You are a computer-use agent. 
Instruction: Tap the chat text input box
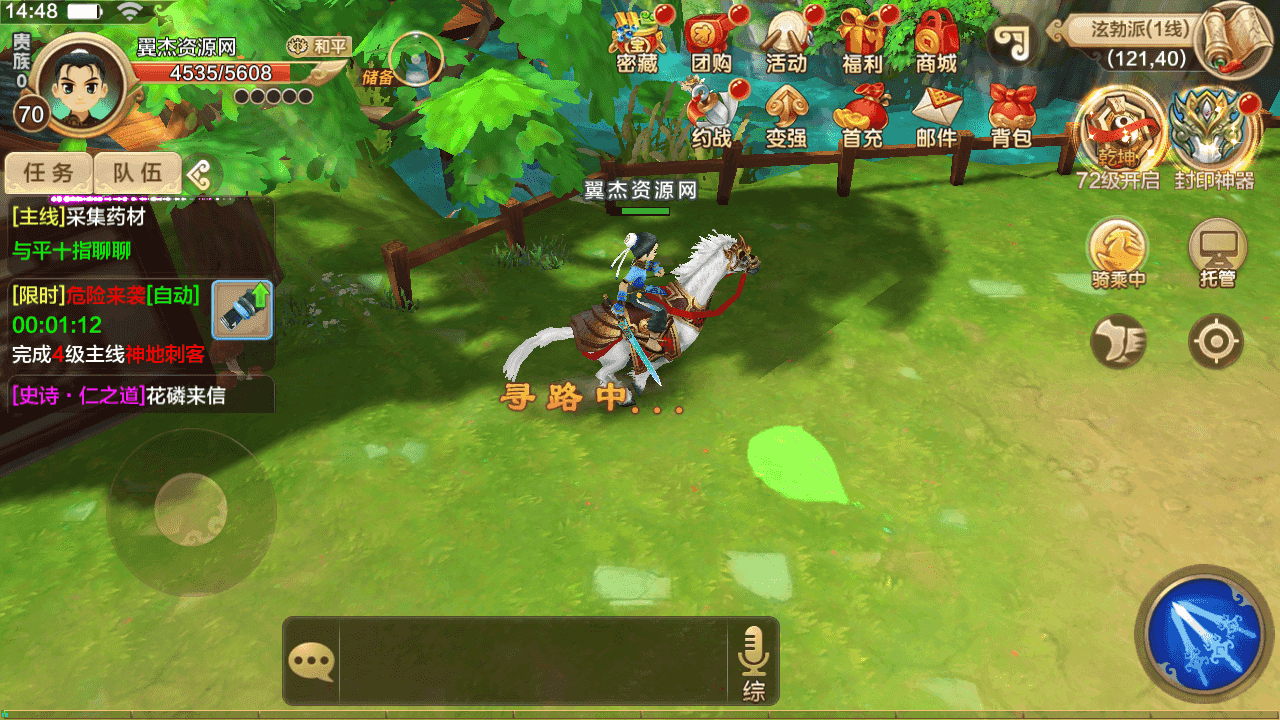[532, 661]
